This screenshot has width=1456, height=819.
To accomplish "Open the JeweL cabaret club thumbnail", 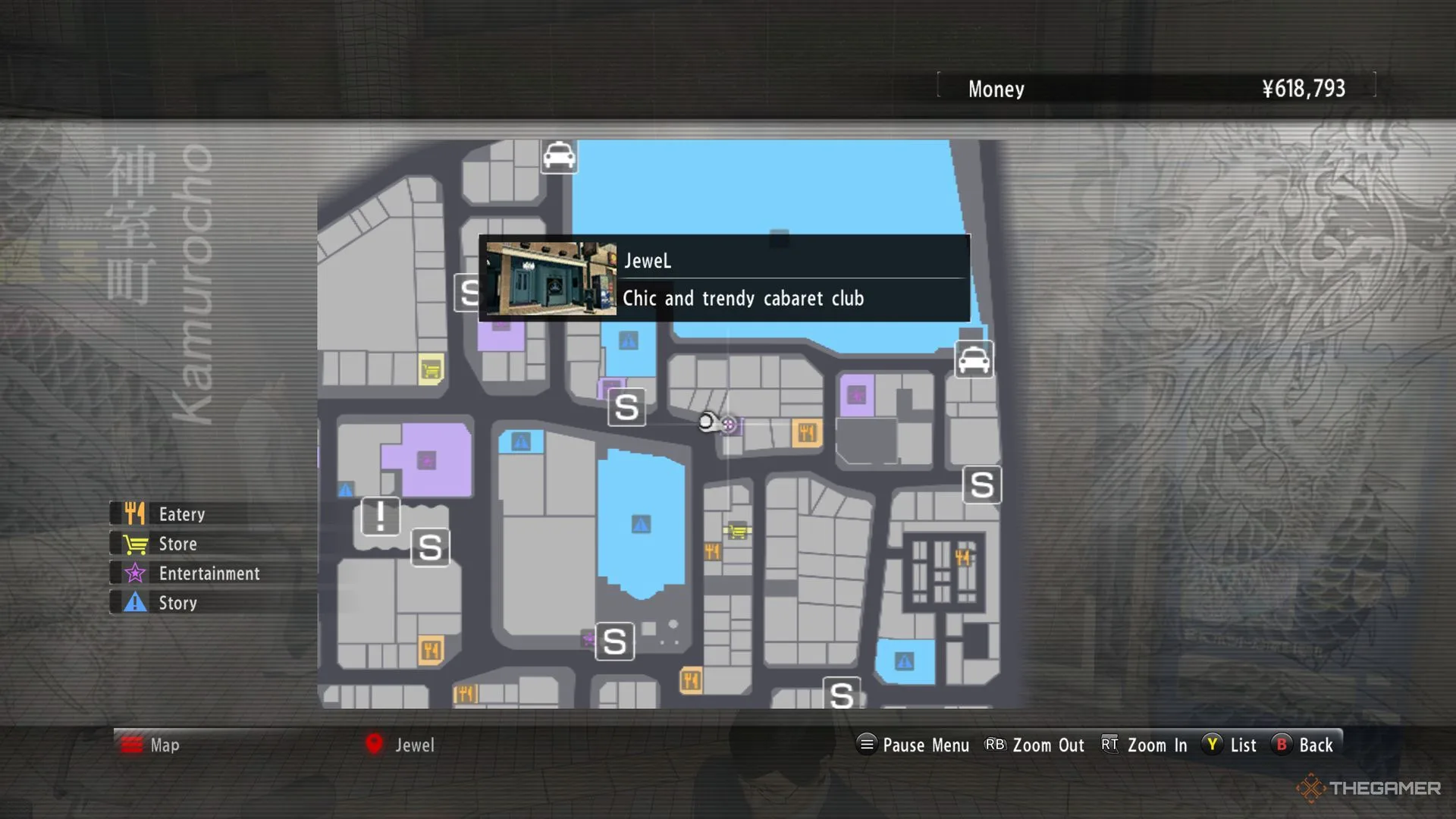I will 551,278.
